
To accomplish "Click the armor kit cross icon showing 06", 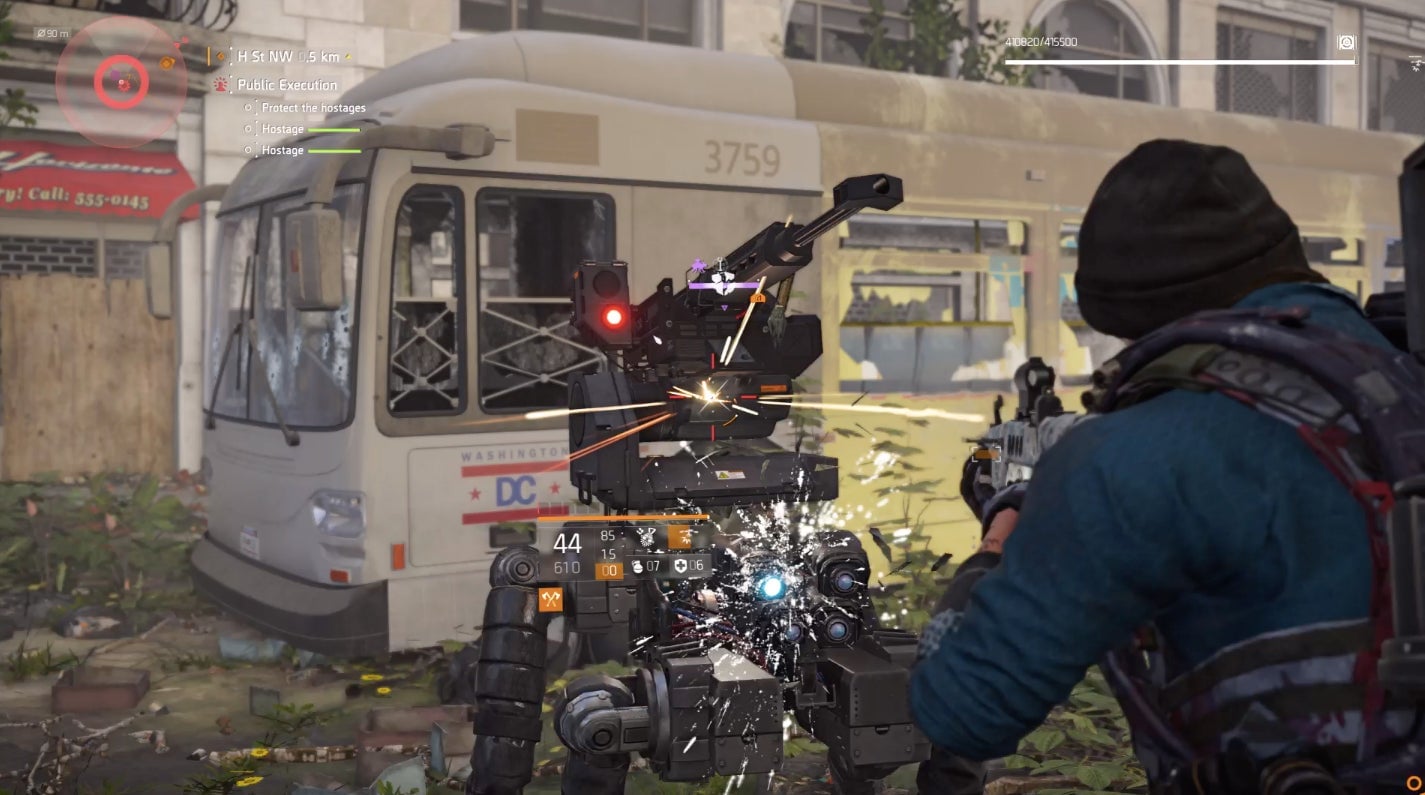I will pos(680,568).
